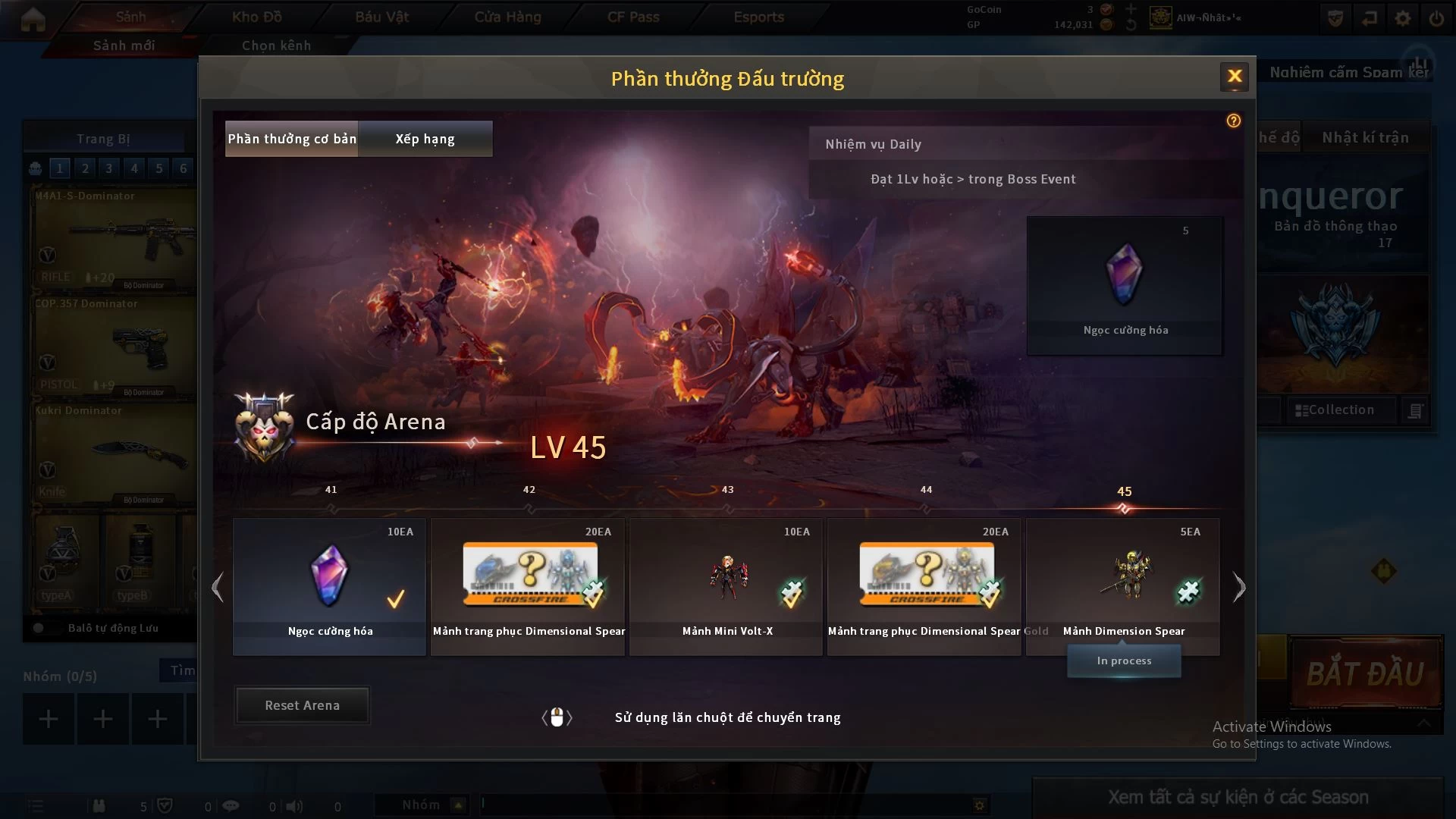Viewport: 1456px width, 819px height.
Task: Select the Phần thưởng cơ bản tab
Action: (x=292, y=139)
